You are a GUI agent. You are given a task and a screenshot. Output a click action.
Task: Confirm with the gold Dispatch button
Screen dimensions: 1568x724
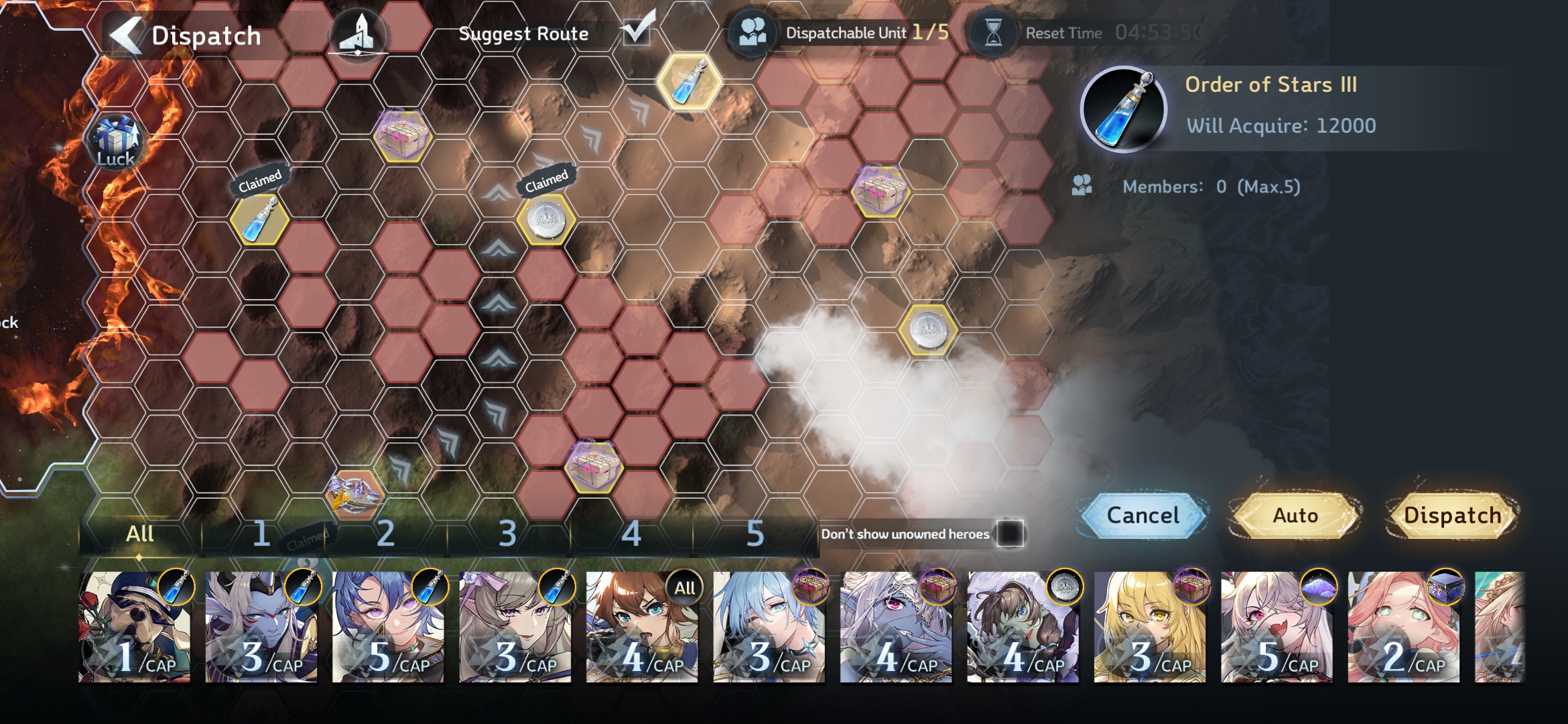point(1451,516)
